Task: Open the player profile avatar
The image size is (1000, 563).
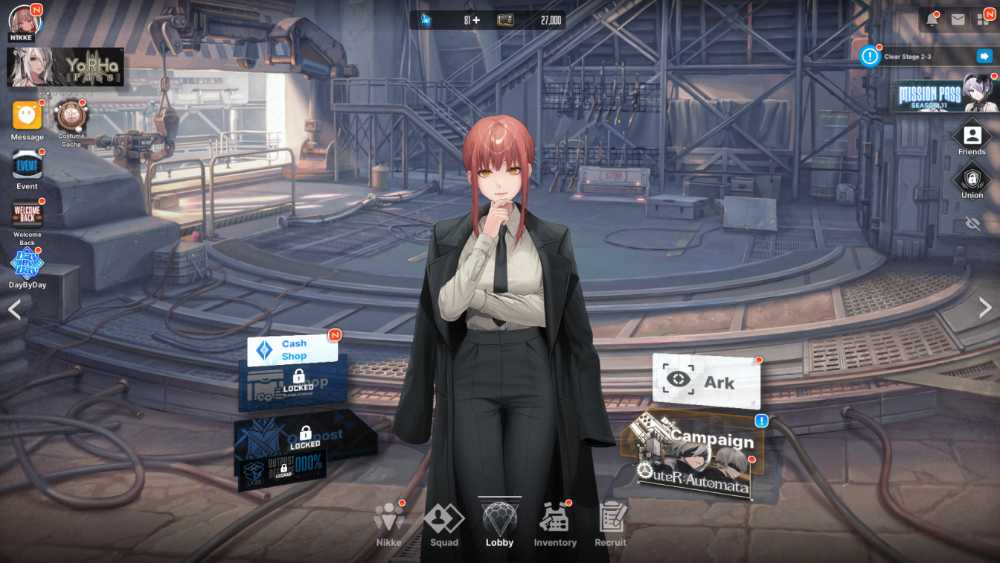Action: point(24,20)
